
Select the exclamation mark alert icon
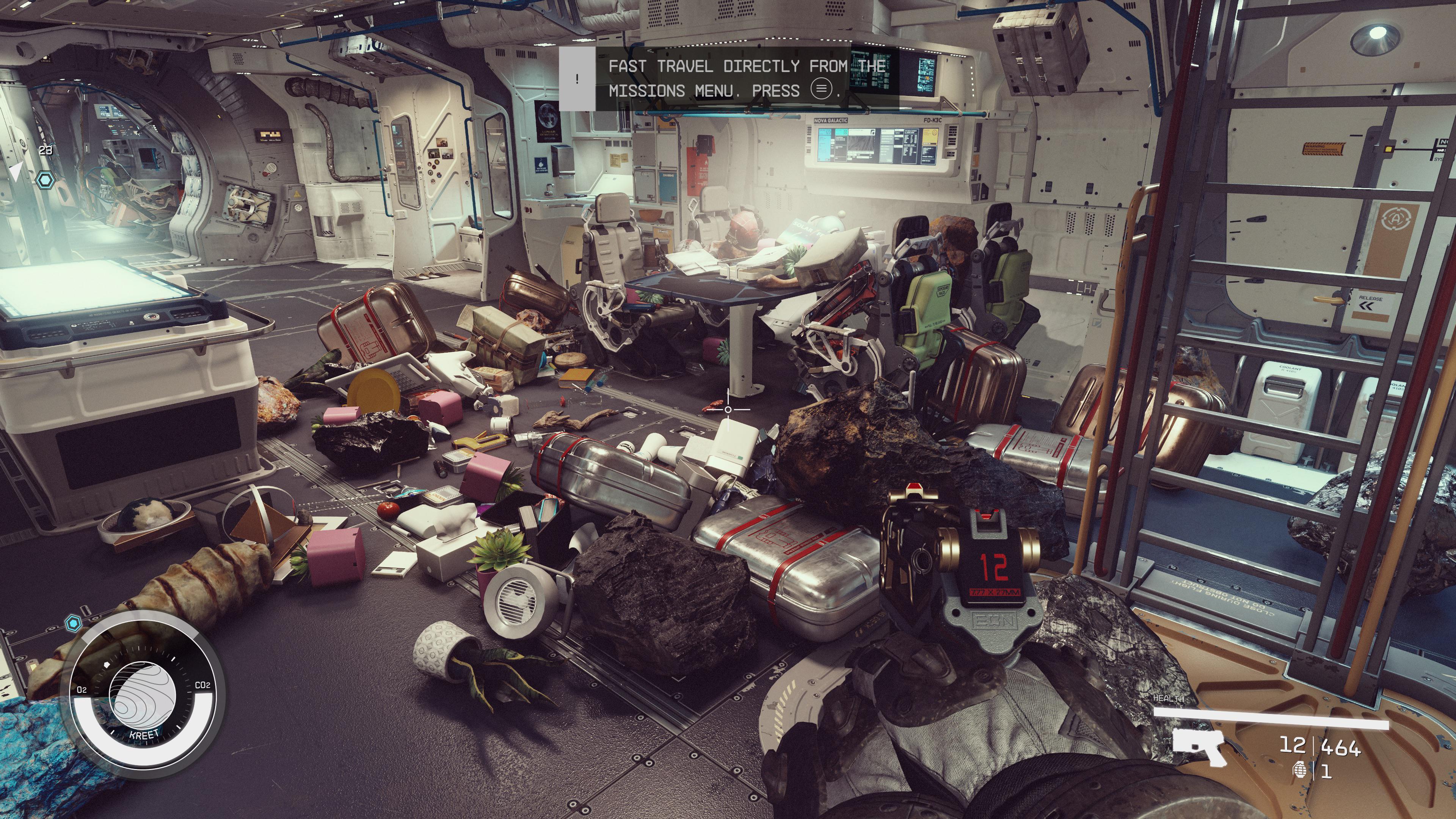[577, 78]
